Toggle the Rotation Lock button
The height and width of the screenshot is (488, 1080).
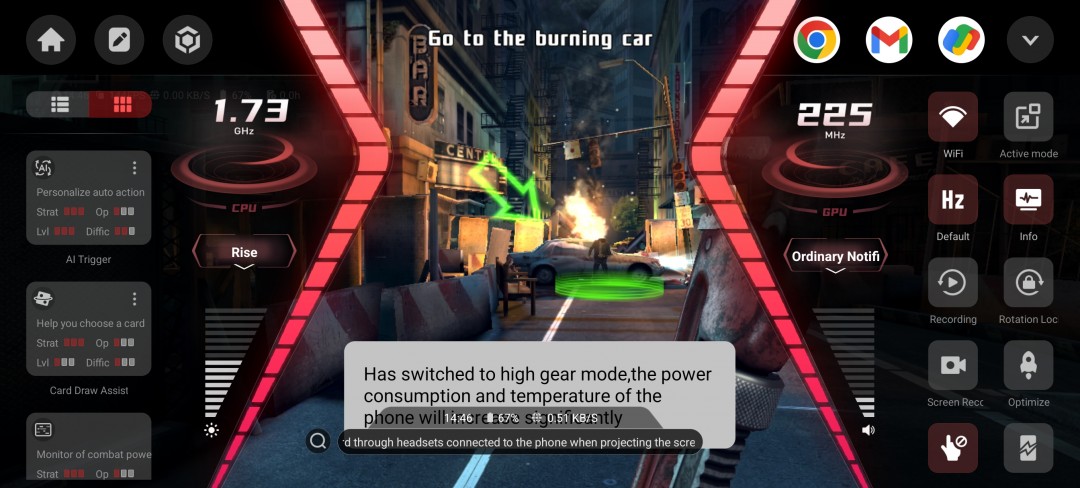click(x=1028, y=283)
